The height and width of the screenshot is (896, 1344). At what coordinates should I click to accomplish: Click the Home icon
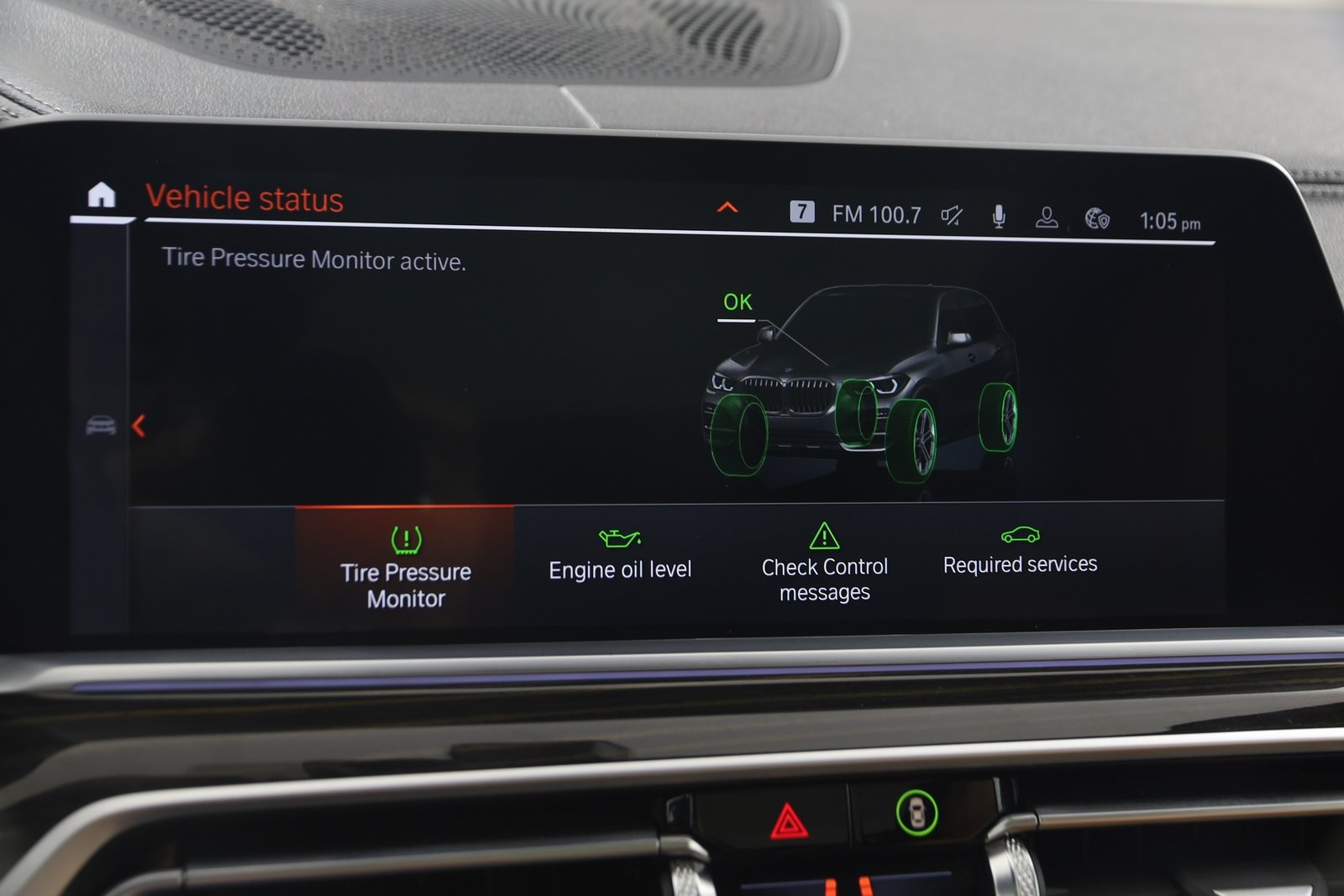pyautogui.click(x=100, y=195)
